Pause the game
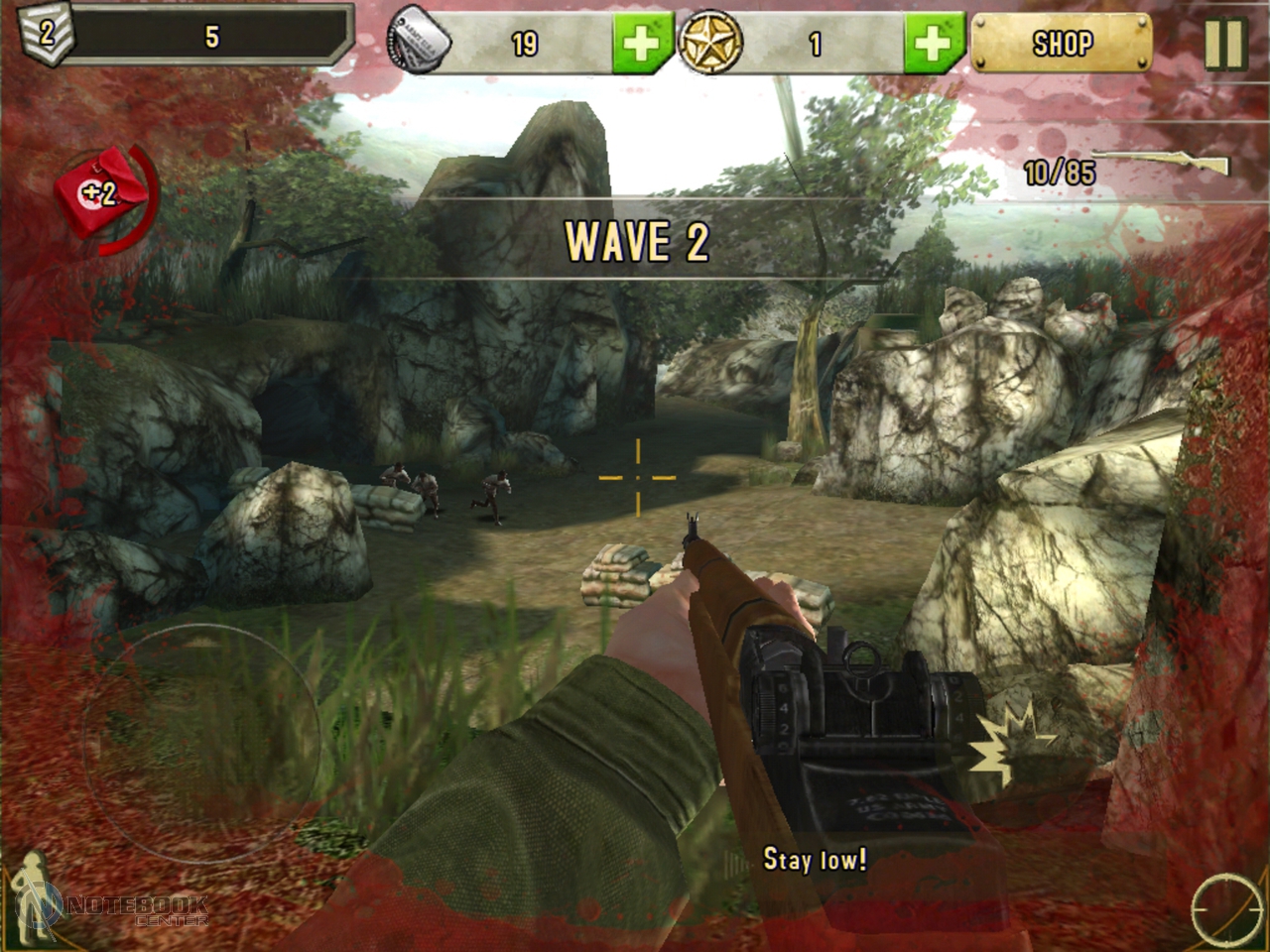Image resolution: width=1270 pixels, height=952 pixels. [1223, 44]
